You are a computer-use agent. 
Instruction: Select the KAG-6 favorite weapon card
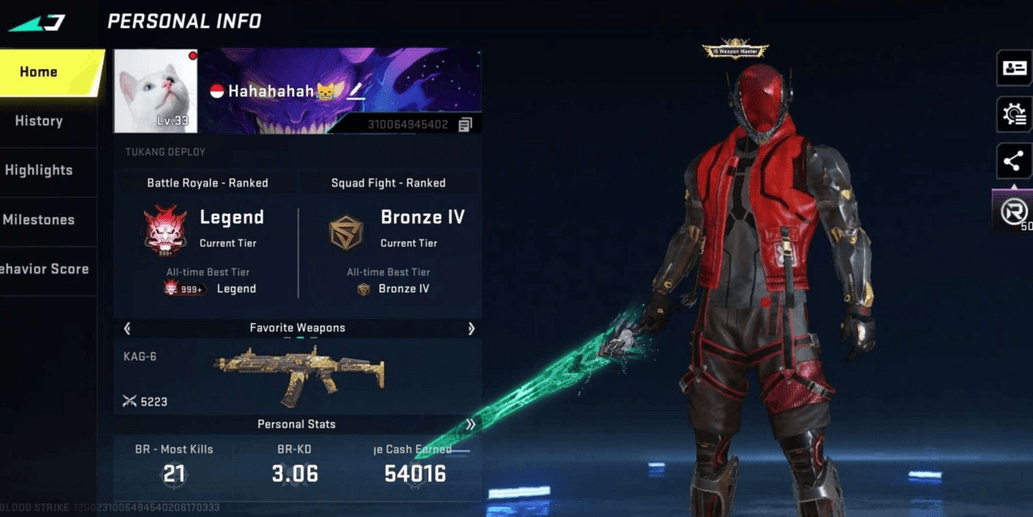[x=297, y=376]
